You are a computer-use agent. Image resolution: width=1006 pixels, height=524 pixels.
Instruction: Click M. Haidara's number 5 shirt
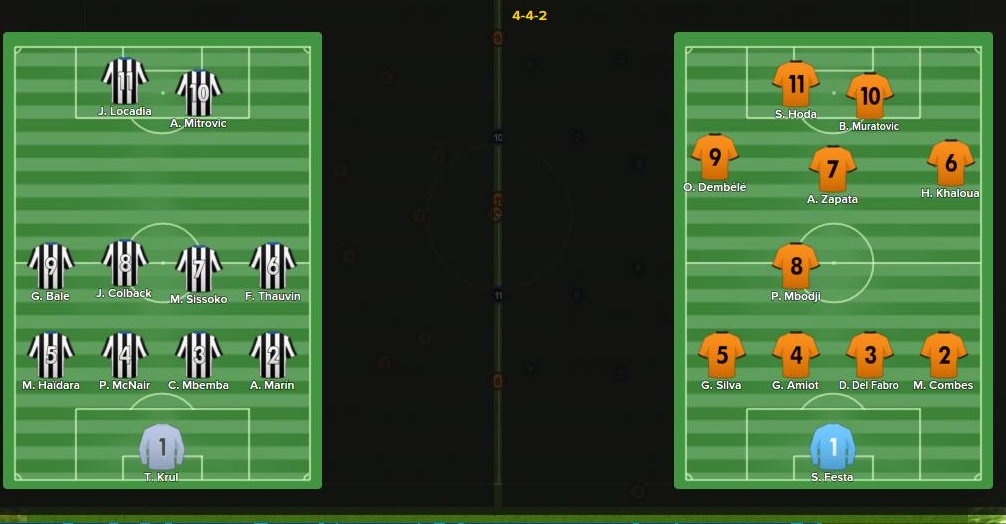tap(51, 356)
